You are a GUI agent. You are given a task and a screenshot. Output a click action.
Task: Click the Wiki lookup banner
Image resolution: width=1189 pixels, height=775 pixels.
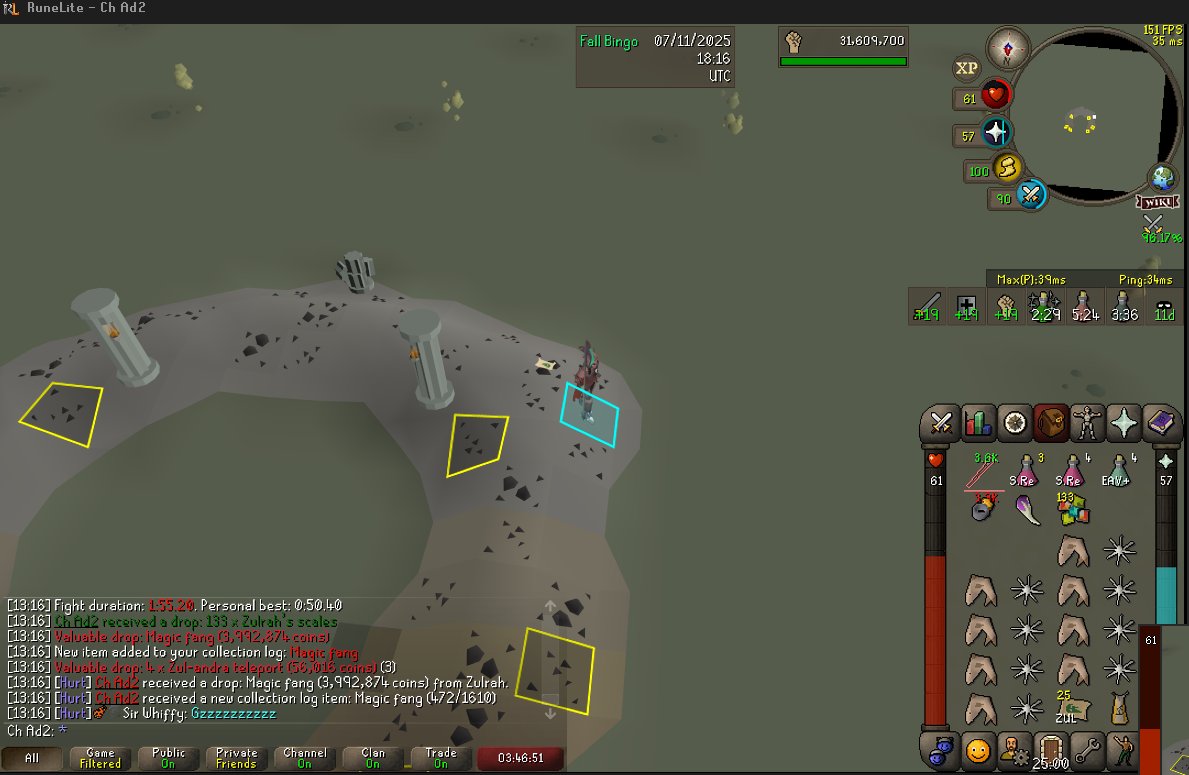point(1156,202)
